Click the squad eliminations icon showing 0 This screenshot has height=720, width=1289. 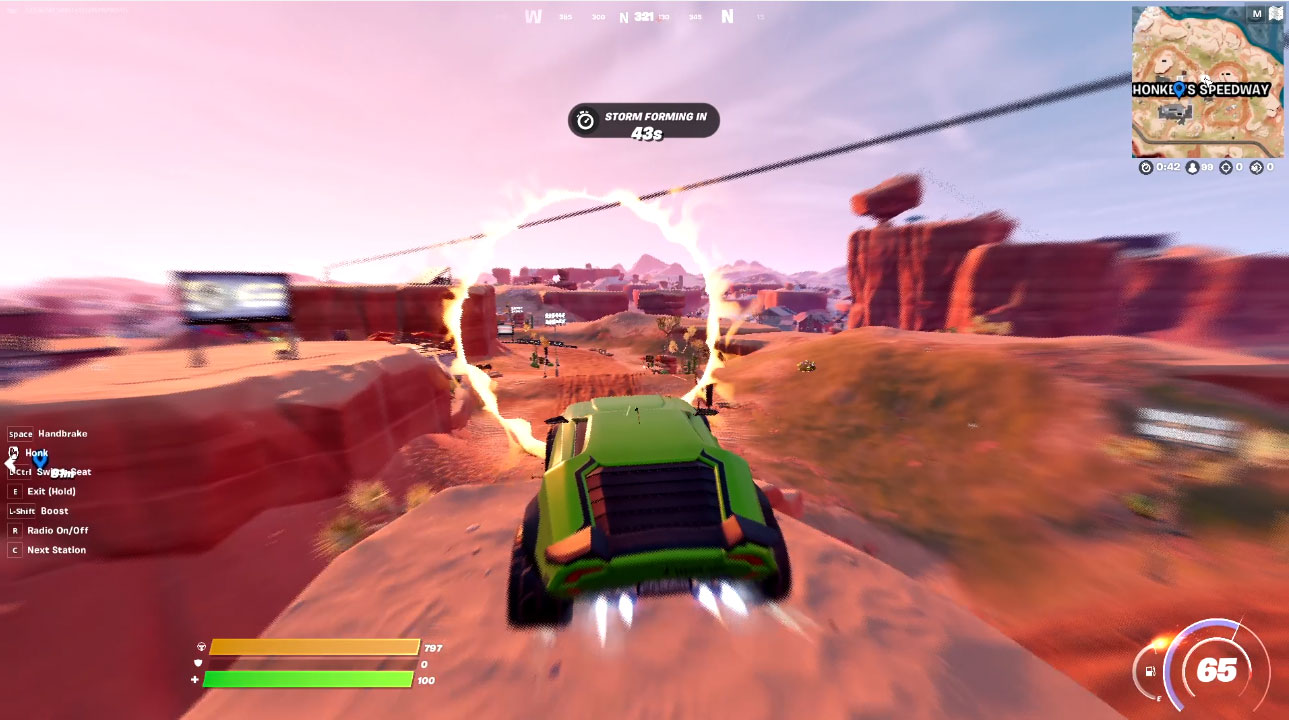pos(1256,167)
